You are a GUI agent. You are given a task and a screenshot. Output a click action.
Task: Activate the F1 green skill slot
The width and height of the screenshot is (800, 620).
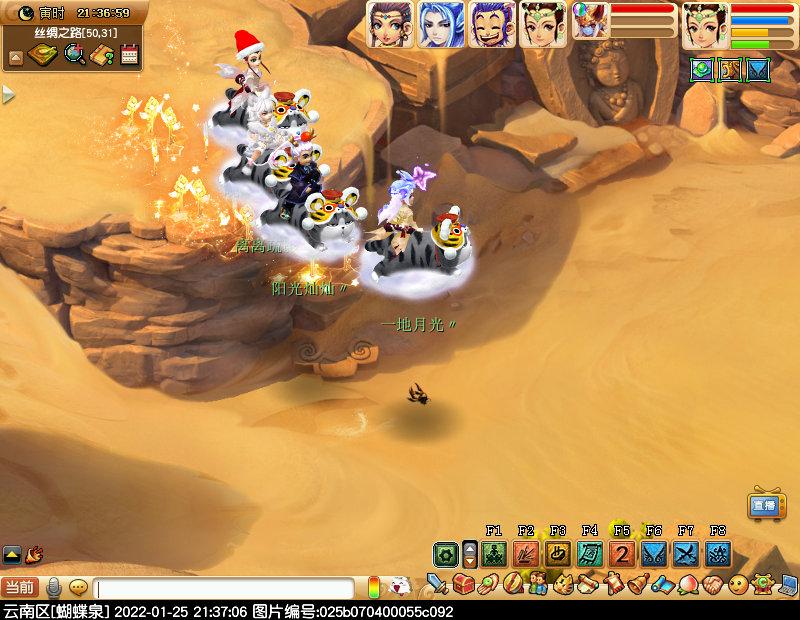coord(493,553)
